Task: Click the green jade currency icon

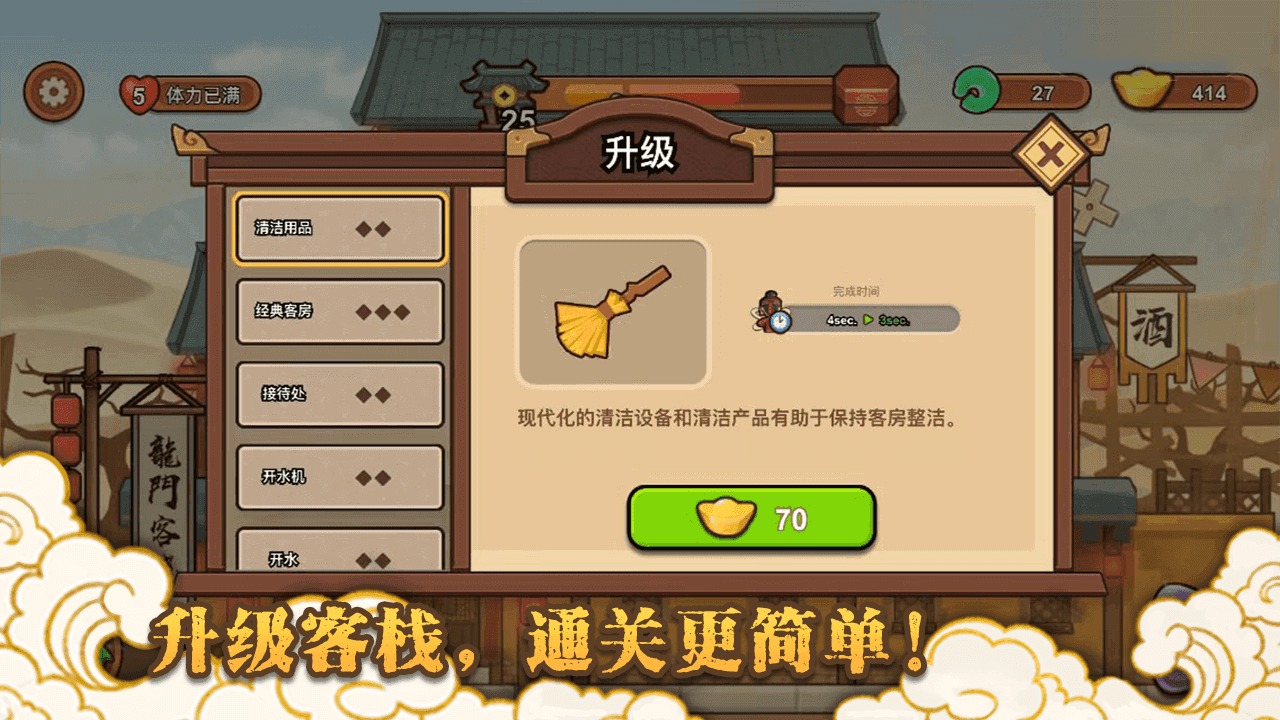Action: click(975, 88)
